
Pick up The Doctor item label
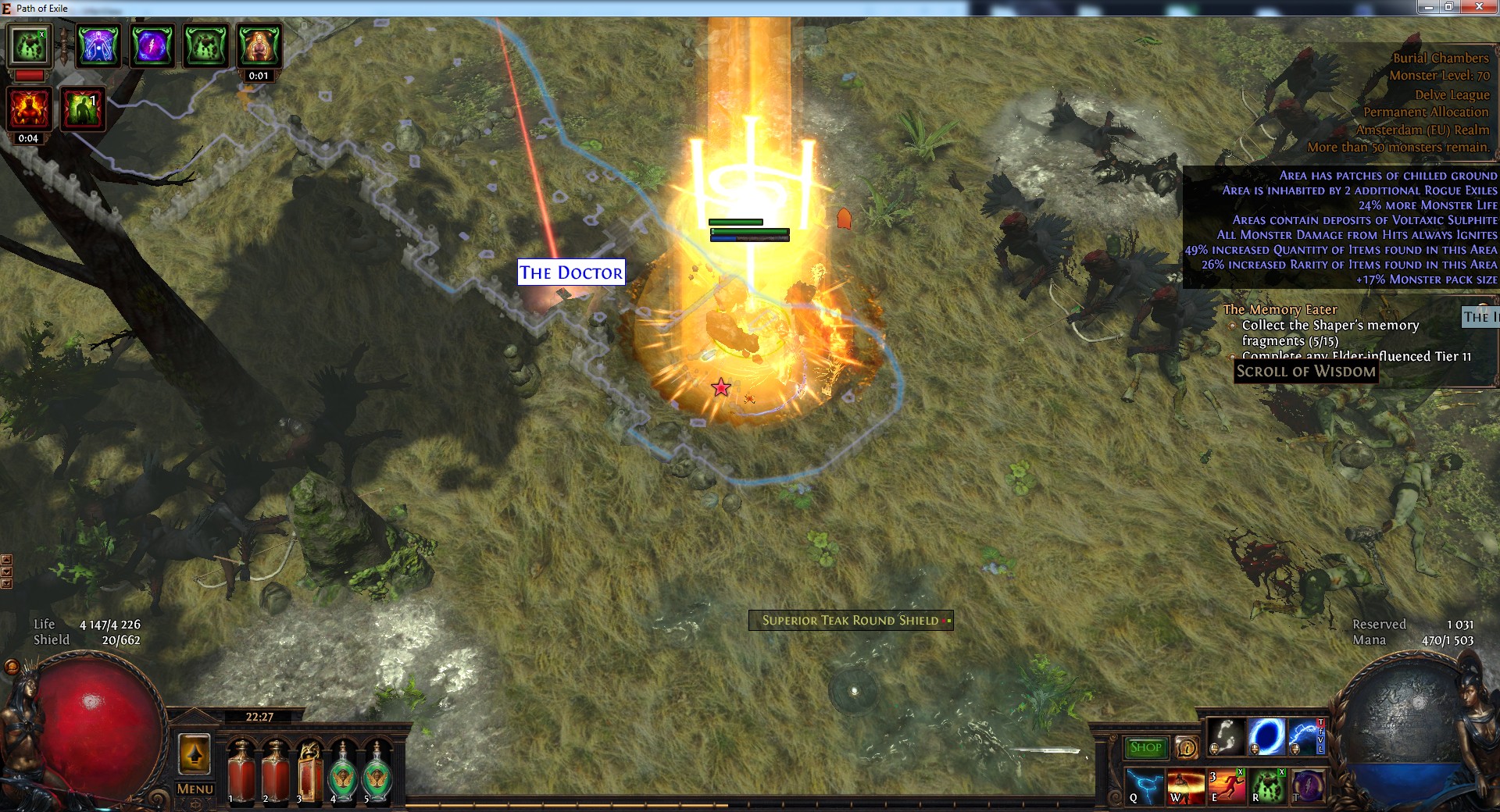point(571,272)
